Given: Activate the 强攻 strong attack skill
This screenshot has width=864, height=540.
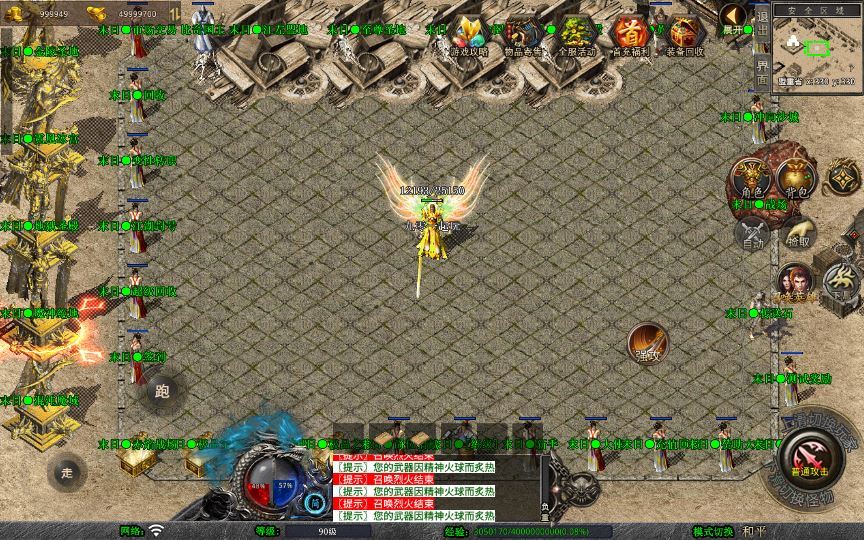Looking at the screenshot, I should [x=647, y=343].
